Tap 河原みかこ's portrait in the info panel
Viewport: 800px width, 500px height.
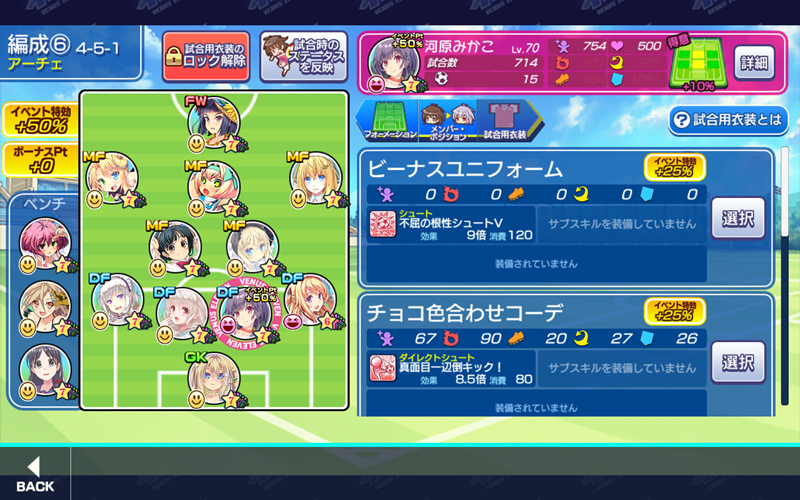click(x=389, y=66)
